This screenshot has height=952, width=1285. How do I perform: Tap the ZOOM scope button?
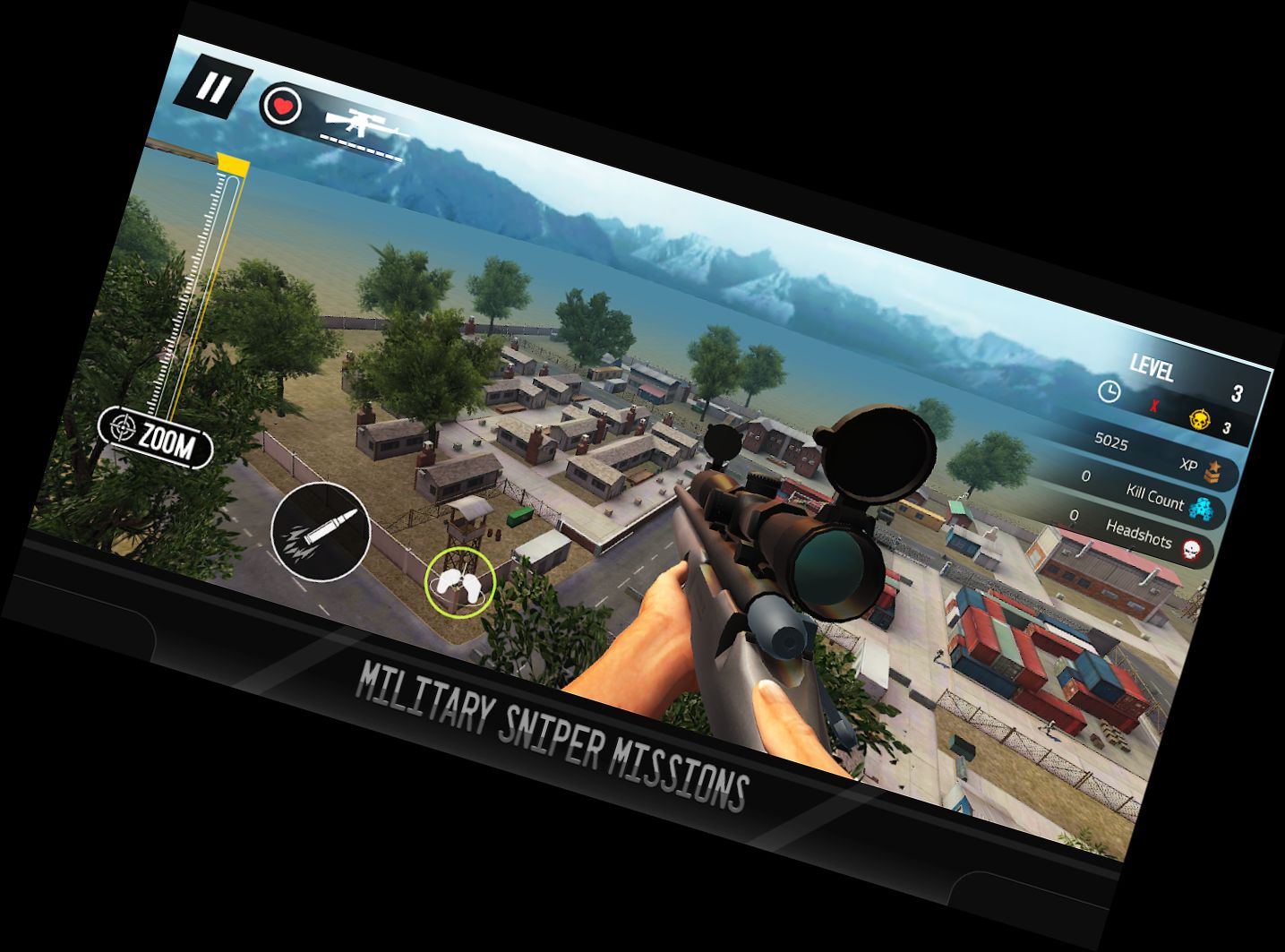tap(156, 436)
